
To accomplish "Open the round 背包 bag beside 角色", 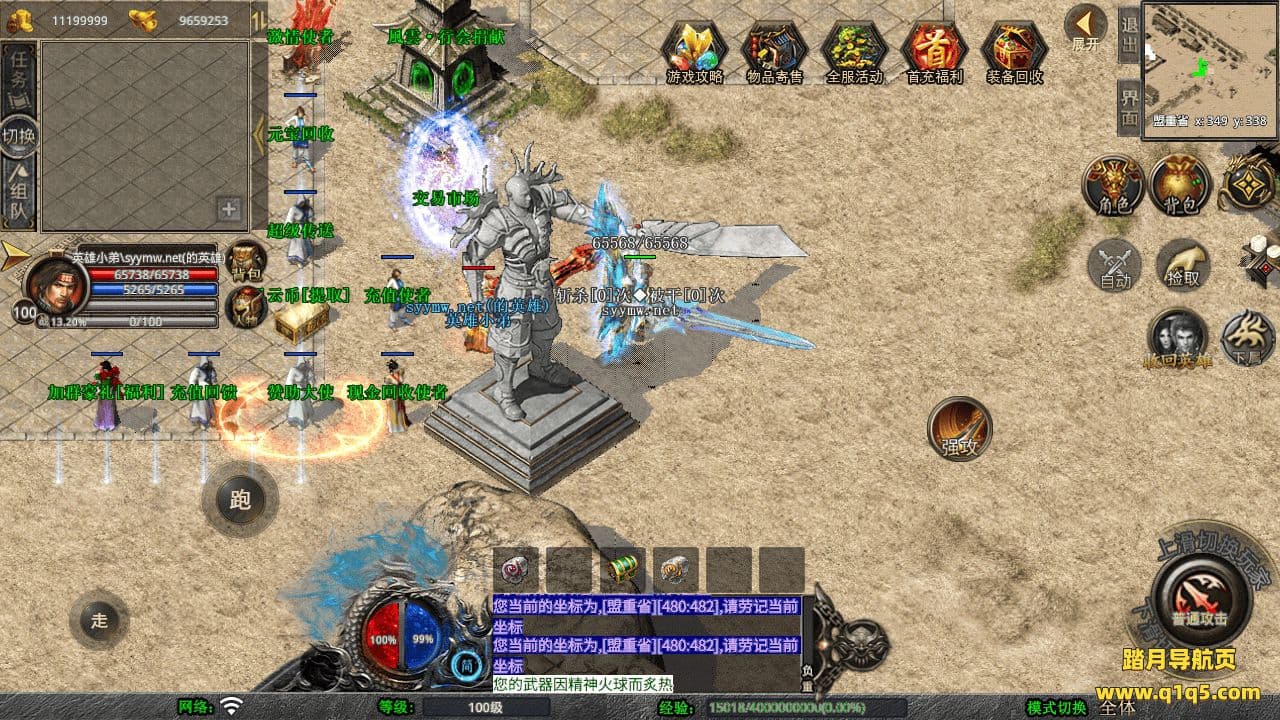I will [x=1180, y=185].
